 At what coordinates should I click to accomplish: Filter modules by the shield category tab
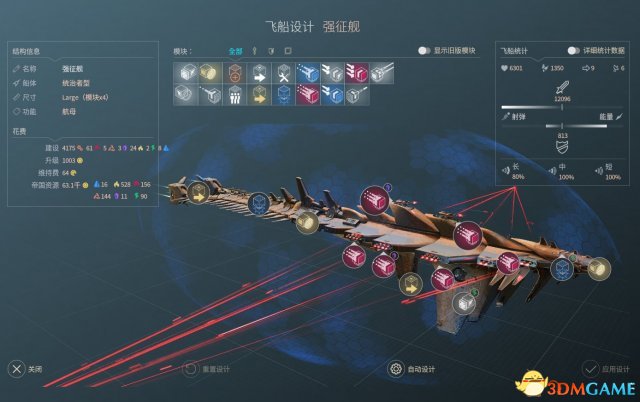coord(270,50)
